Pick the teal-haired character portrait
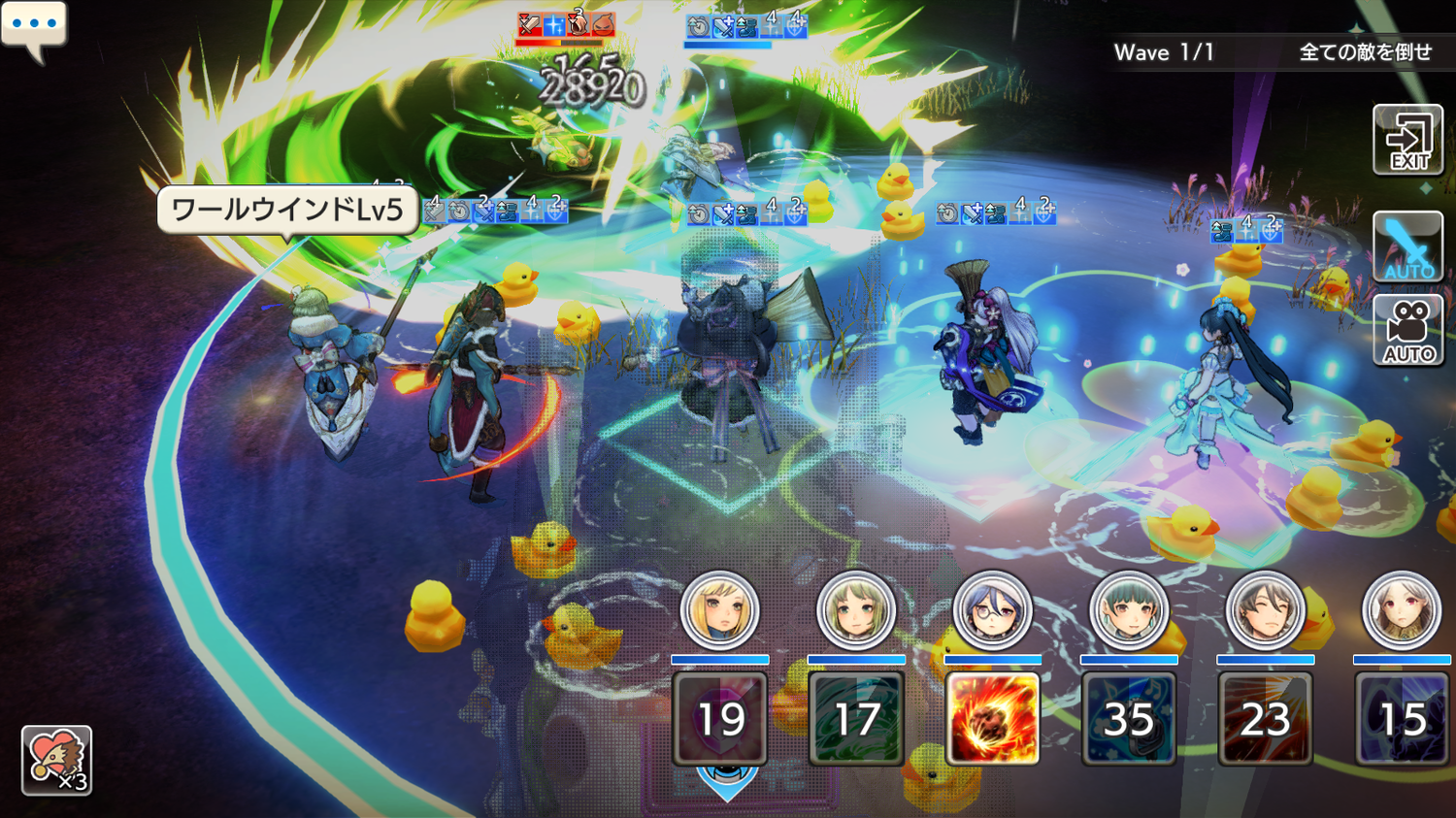Viewport: 1456px width, 818px height. (1129, 611)
